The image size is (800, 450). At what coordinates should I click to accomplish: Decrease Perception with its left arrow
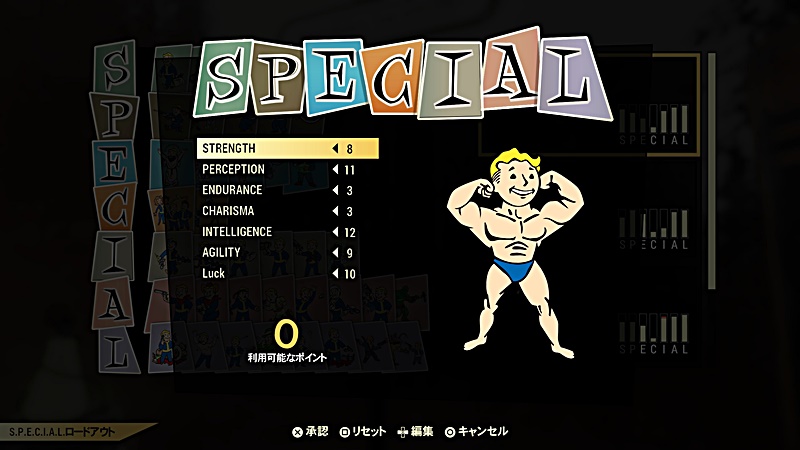[334, 170]
